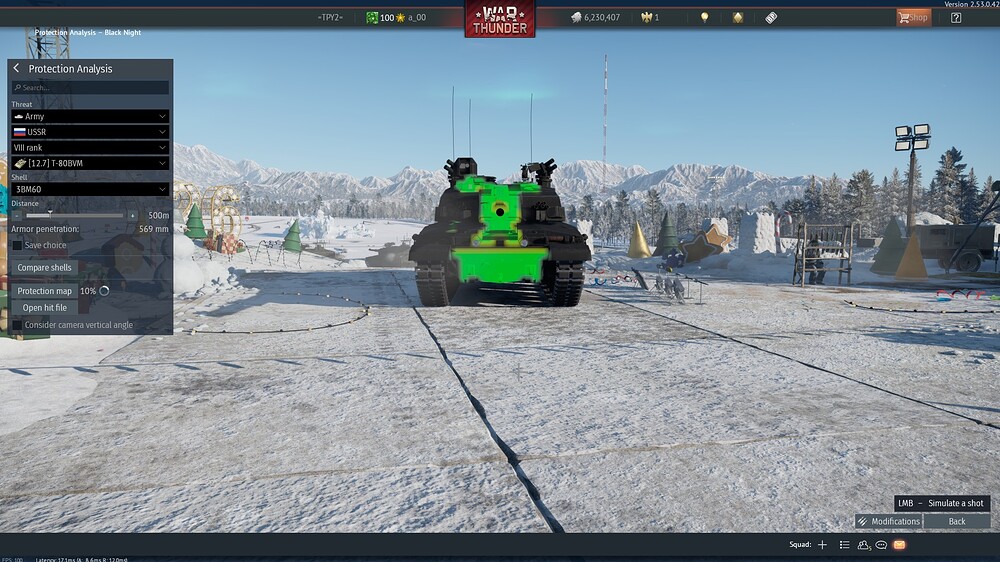1000x562 pixels.
Task: Invite a squad member with the plus icon
Action: point(823,545)
